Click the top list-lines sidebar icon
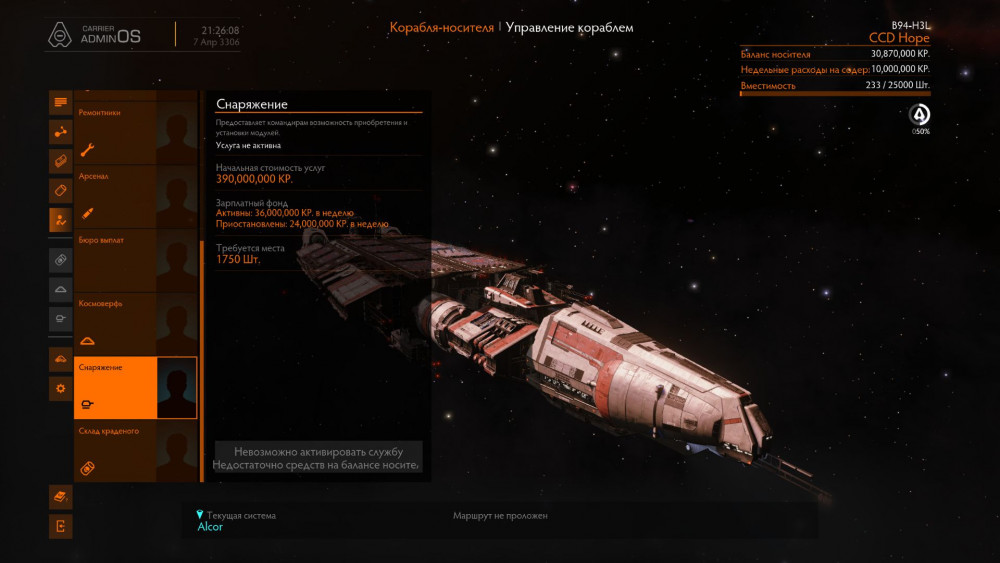1000x563 pixels. [61, 102]
